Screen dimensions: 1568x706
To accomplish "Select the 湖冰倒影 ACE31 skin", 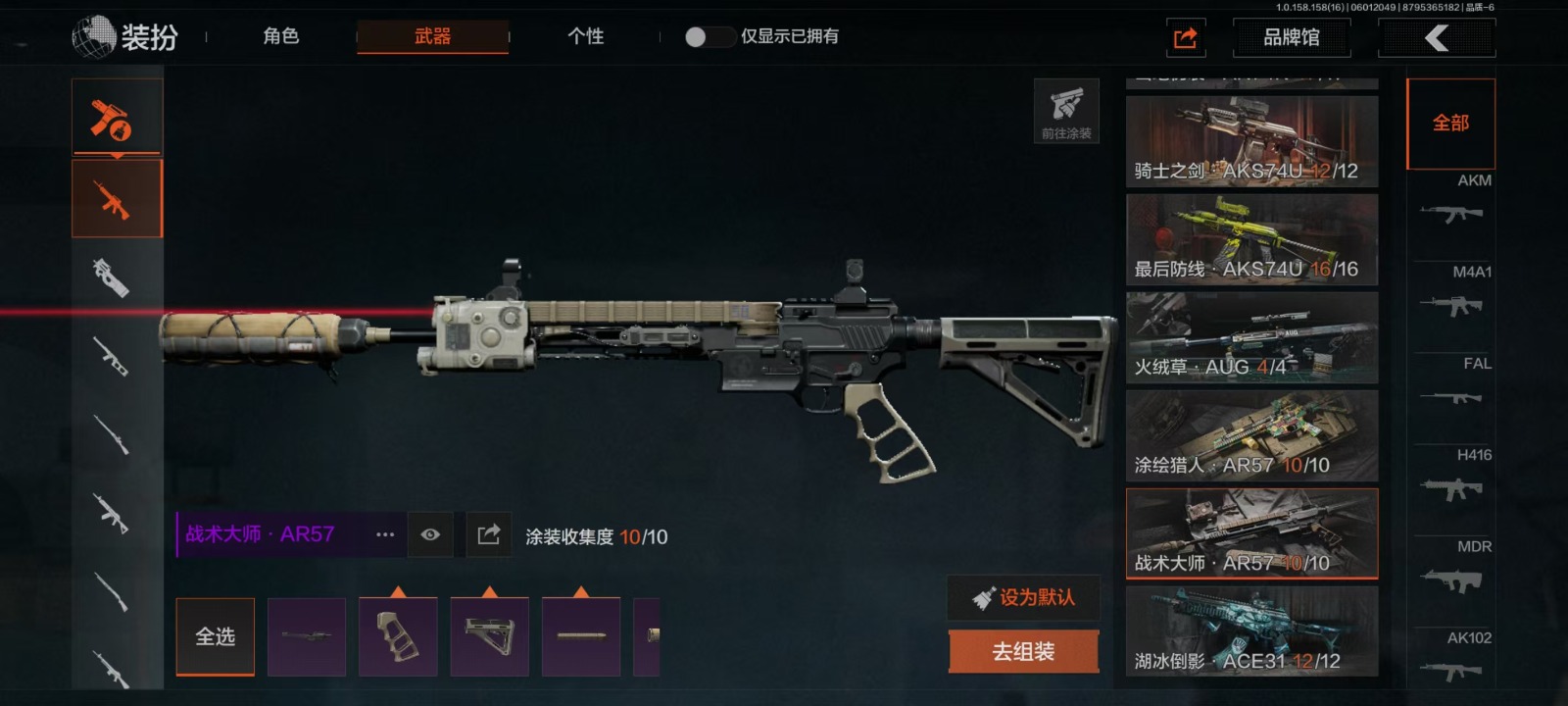I will (x=1251, y=631).
